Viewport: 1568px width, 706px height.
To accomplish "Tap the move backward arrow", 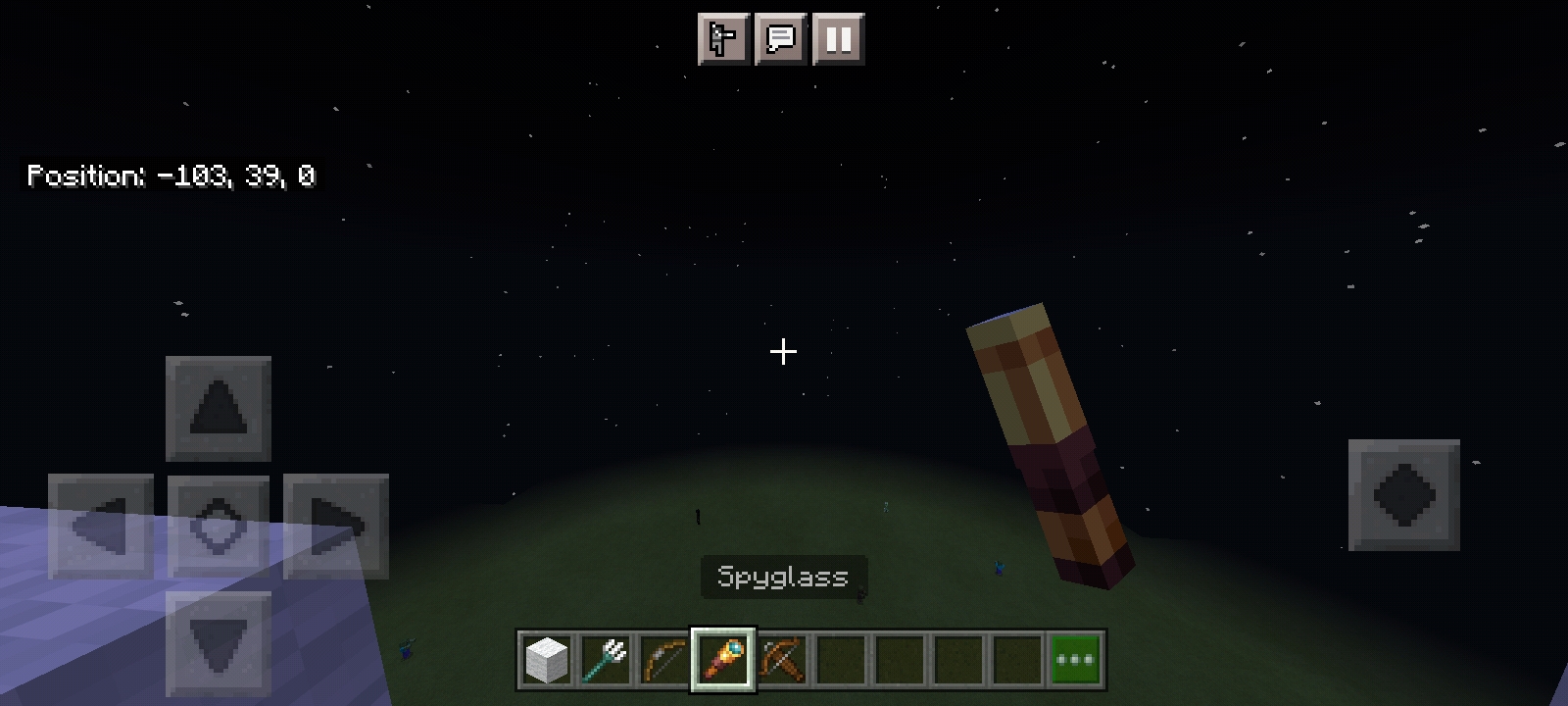I will 218,643.
